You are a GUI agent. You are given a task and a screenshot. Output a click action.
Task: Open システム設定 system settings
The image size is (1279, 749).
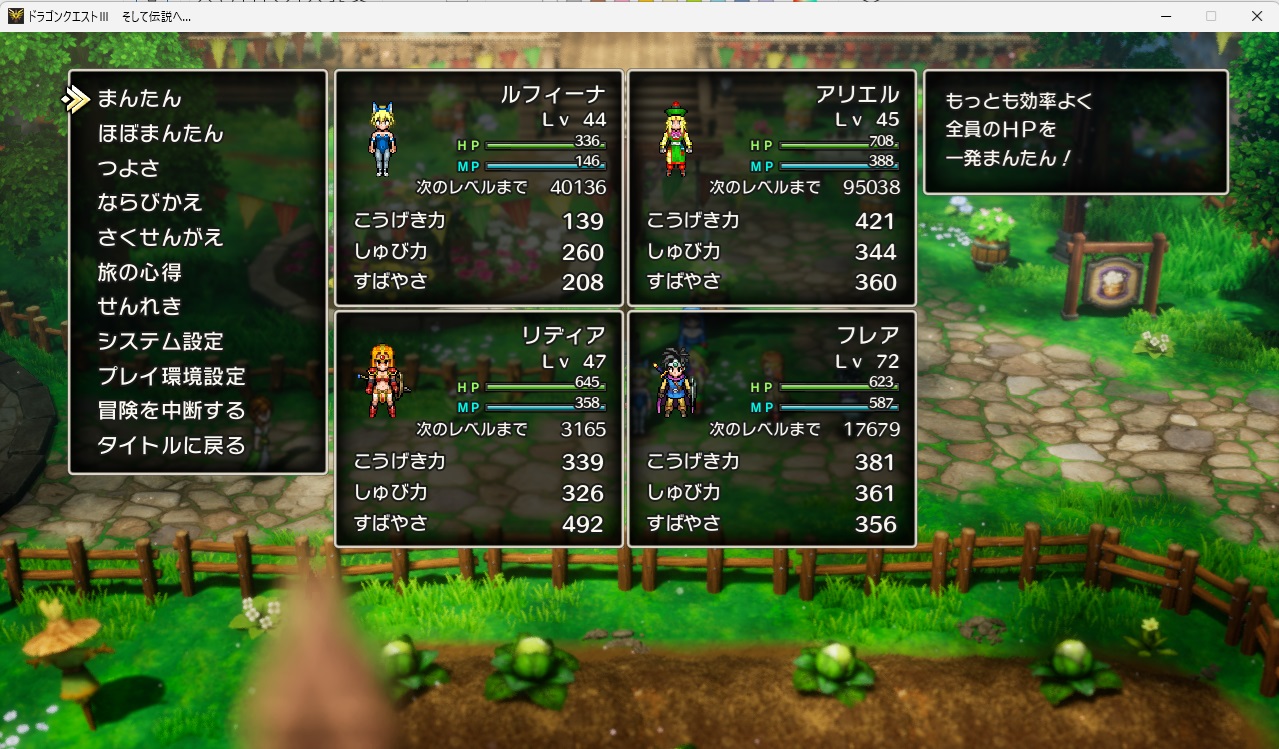pos(160,342)
